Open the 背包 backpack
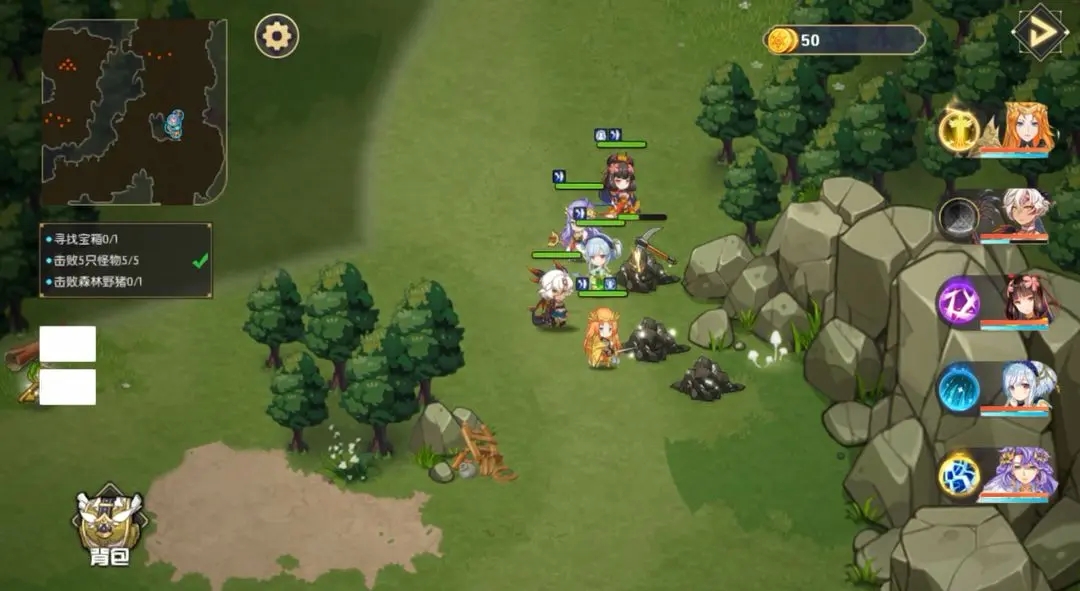Screen dimensions: 1080x591 tap(109, 527)
